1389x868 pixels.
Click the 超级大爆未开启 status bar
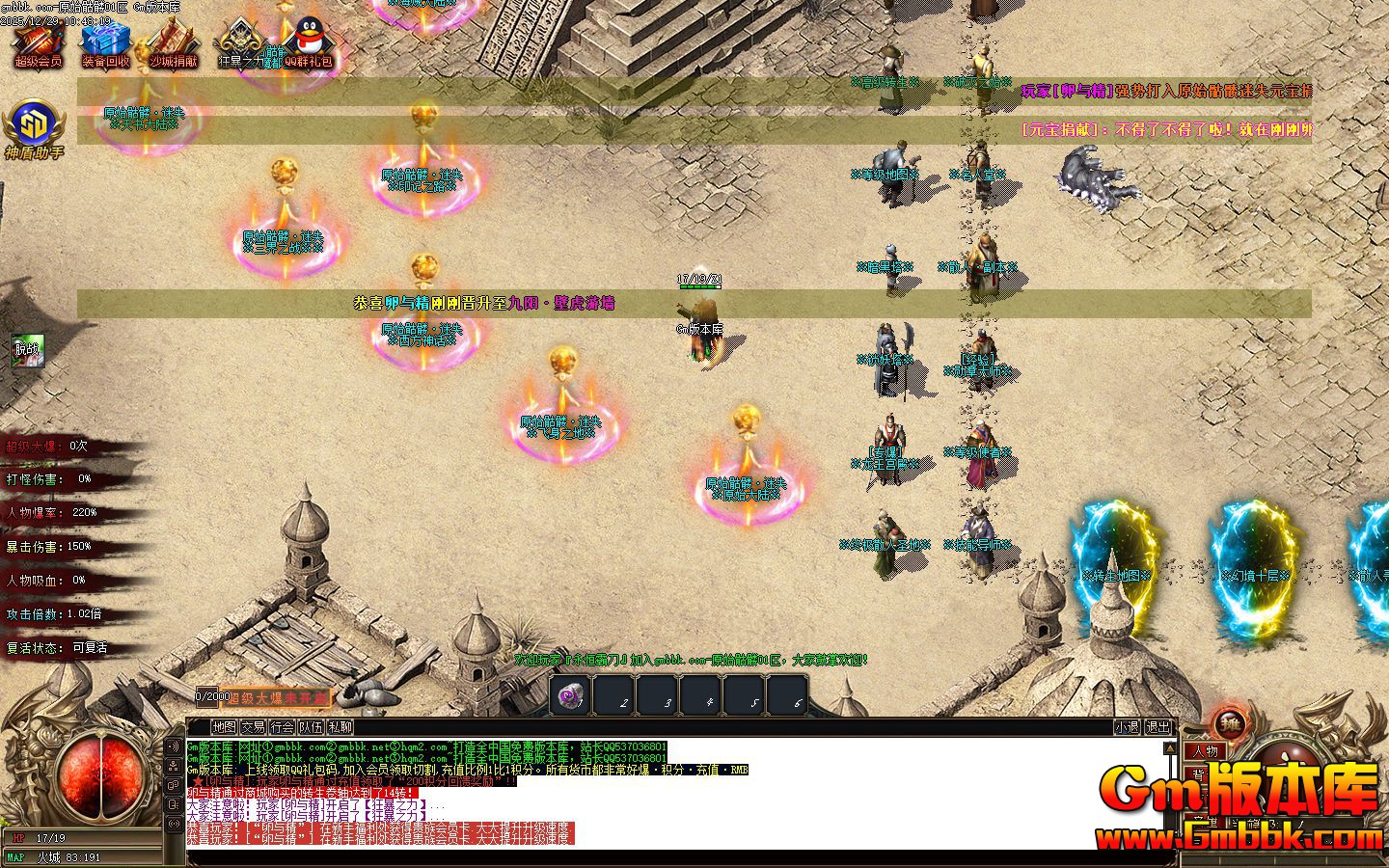pyautogui.click(x=276, y=697)
